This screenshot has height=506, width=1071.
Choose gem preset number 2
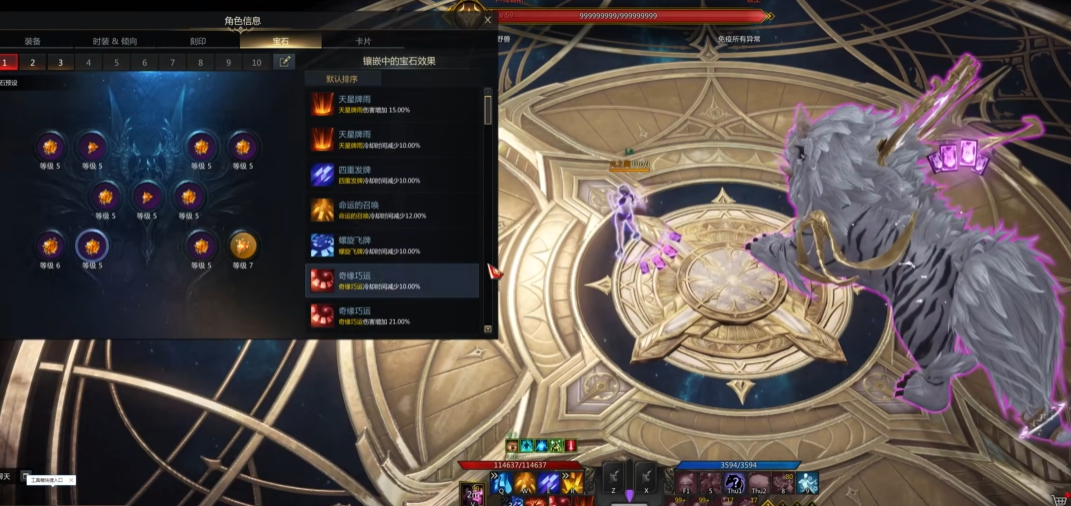[32, 62]
